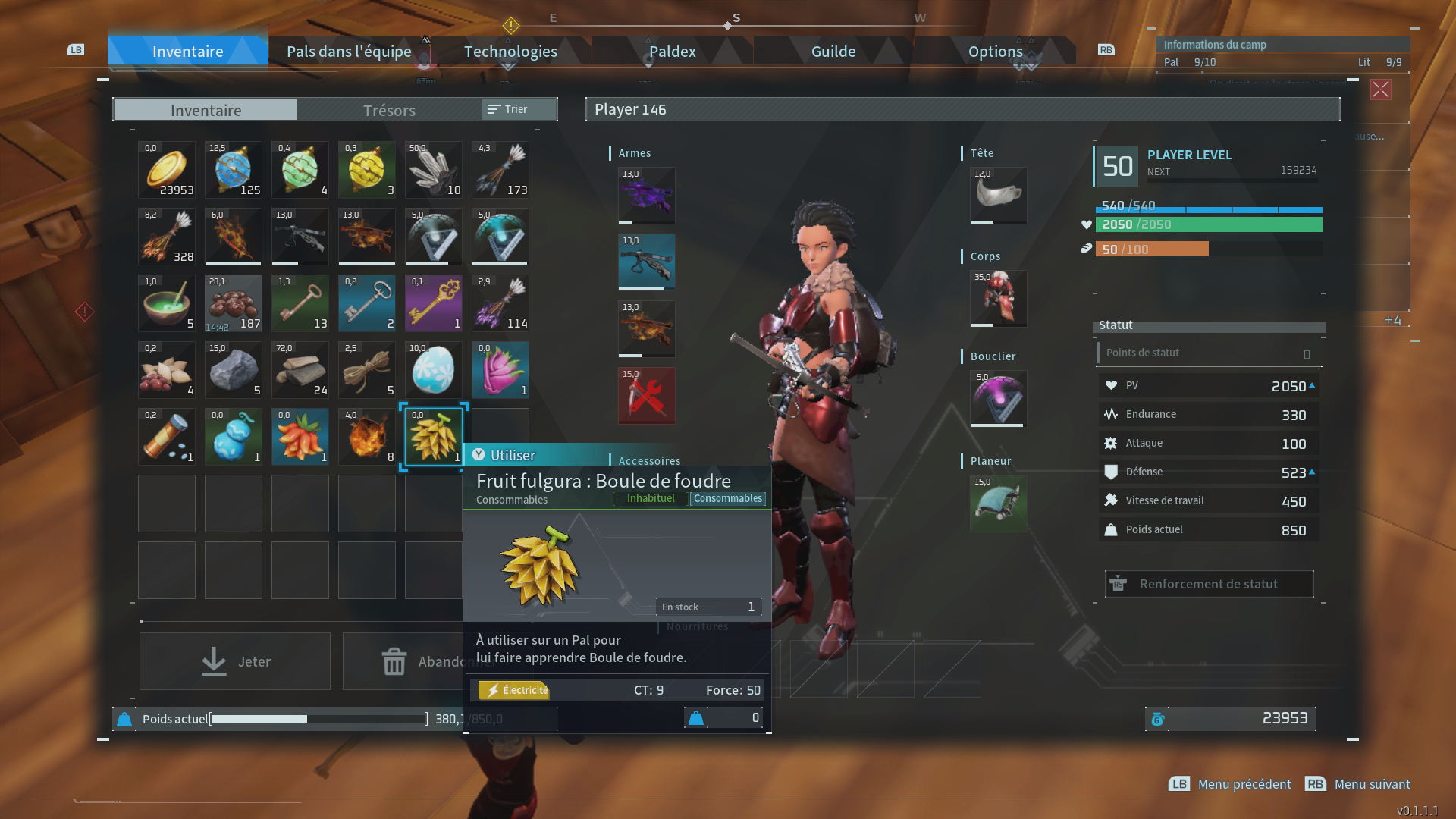Select the equipped shield in Bouclier slot
The height and width of the screenshot is (819, 1456).
999,398
